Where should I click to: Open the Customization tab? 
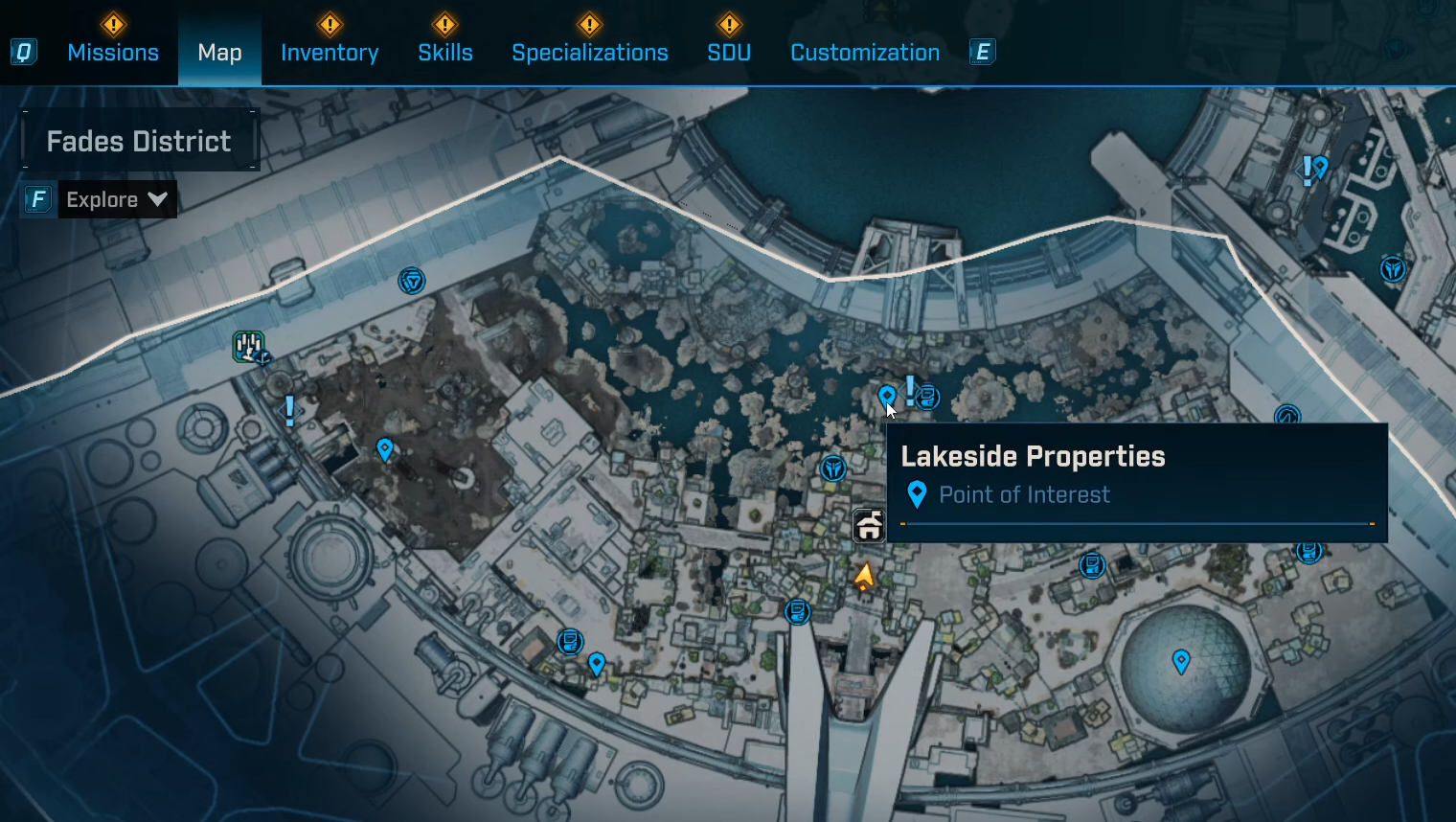click(865, 53)
